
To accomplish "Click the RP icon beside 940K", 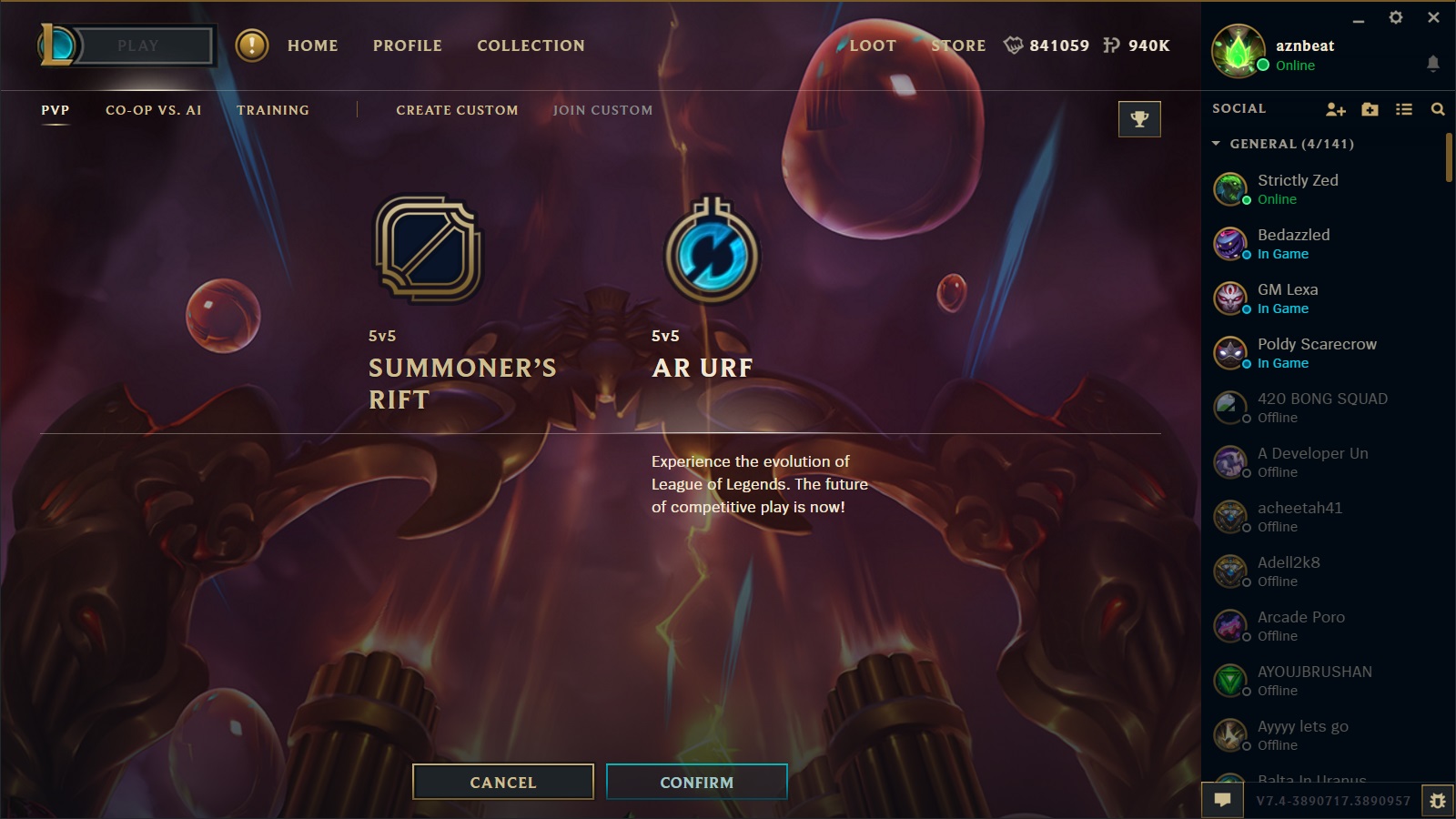I will (1112, 45).
